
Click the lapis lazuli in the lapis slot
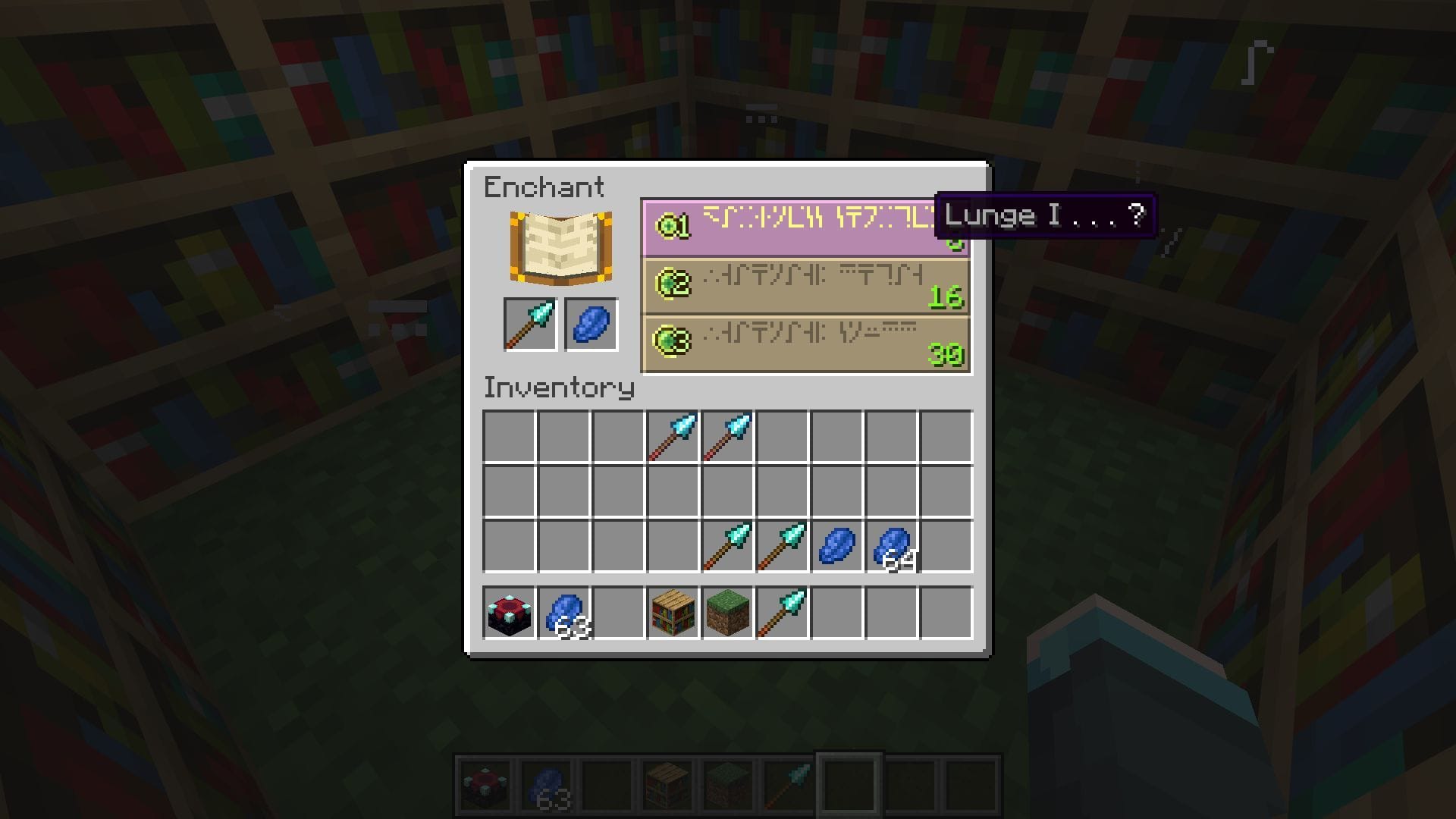pyautogui.click(x=590, y=325)
